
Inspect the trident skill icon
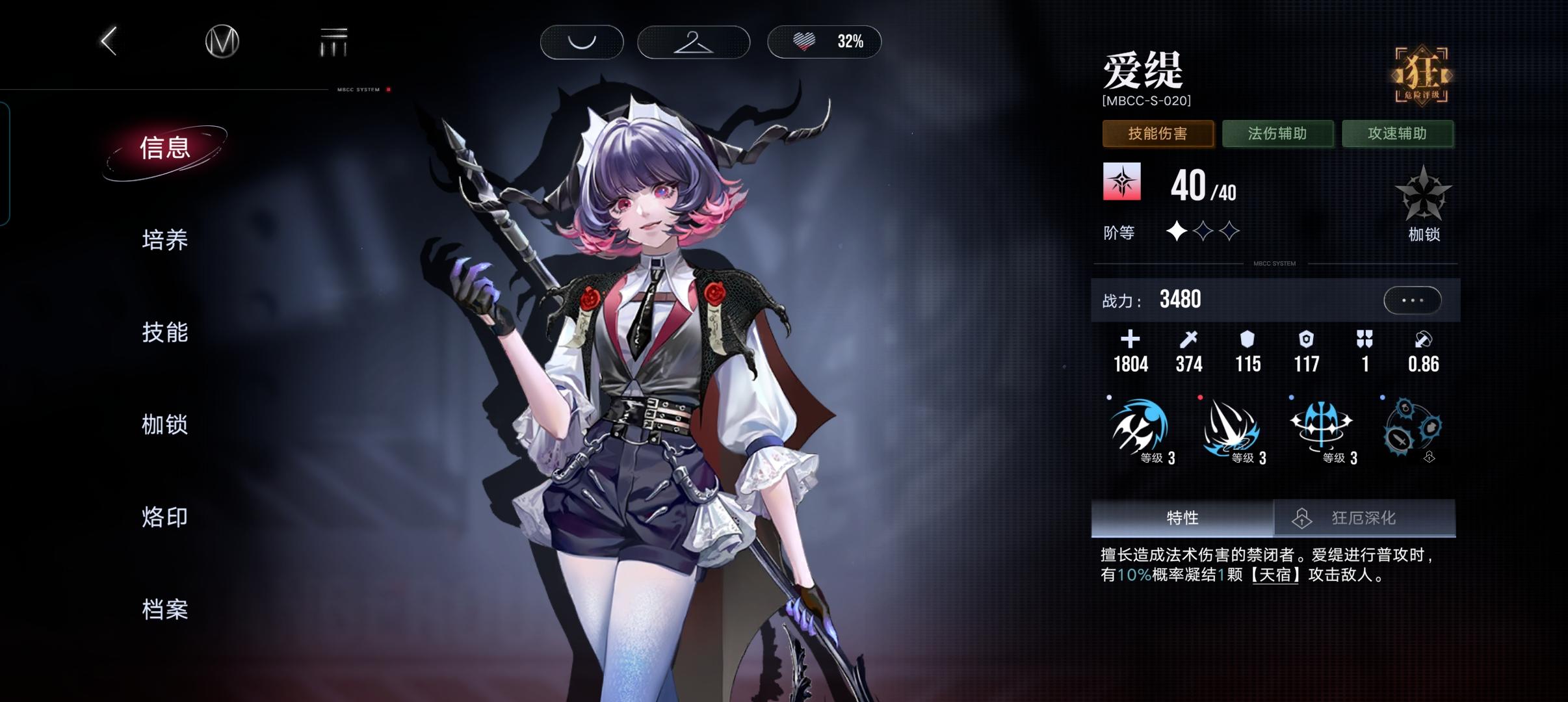(x=1322, y=427)
